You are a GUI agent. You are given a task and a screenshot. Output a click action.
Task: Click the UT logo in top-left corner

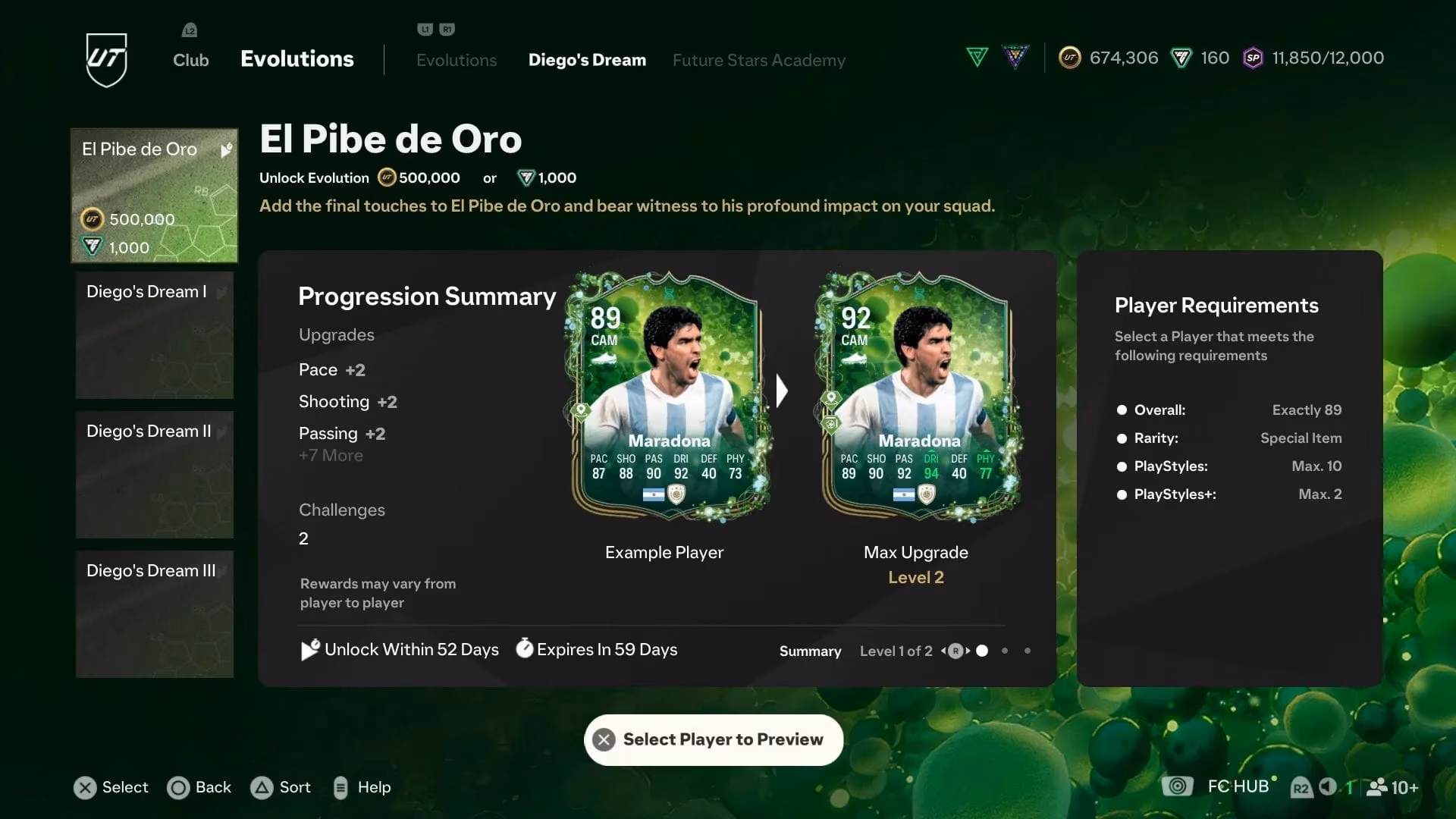click(106, 59)
